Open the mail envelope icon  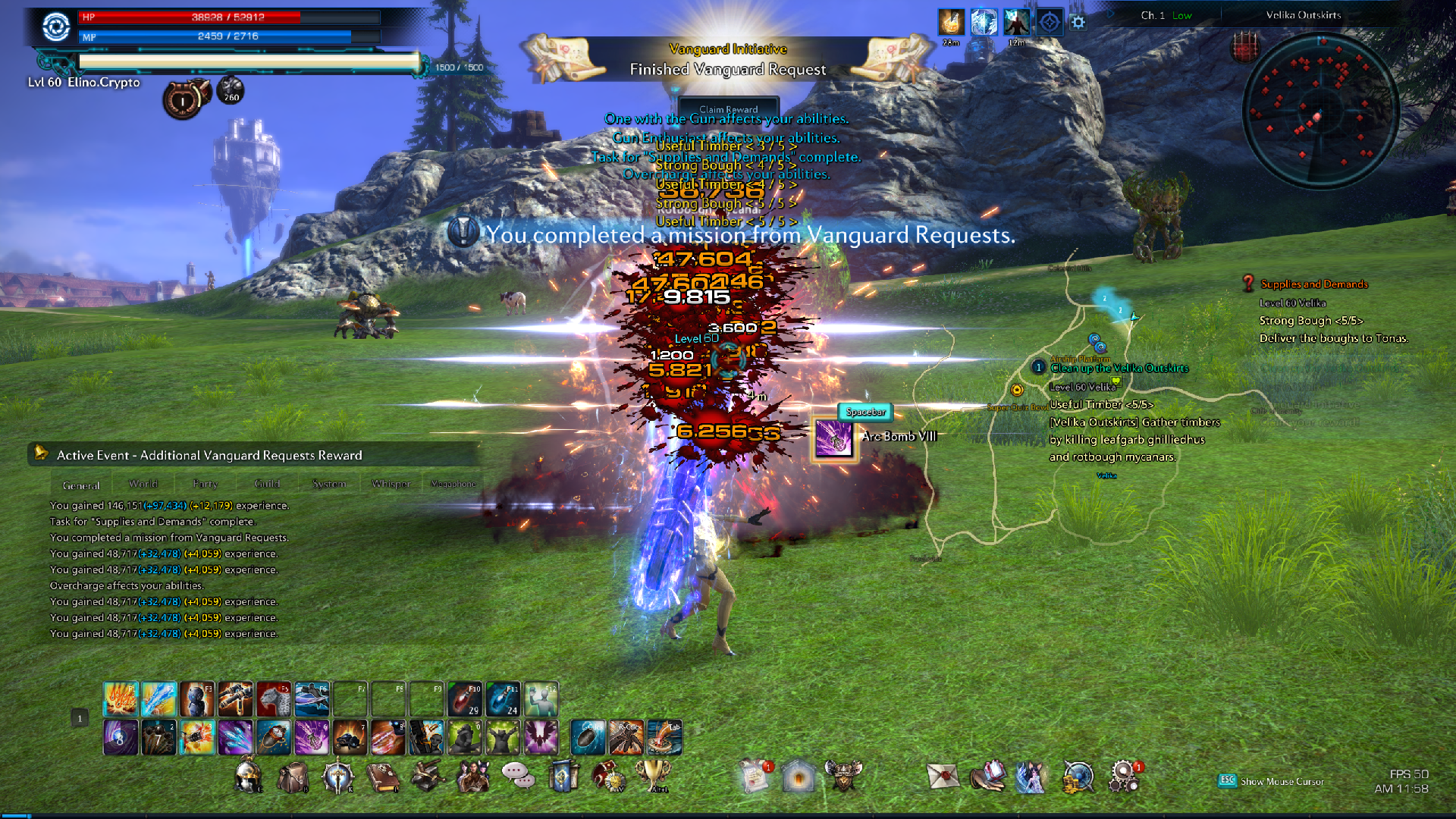[943, 777]
